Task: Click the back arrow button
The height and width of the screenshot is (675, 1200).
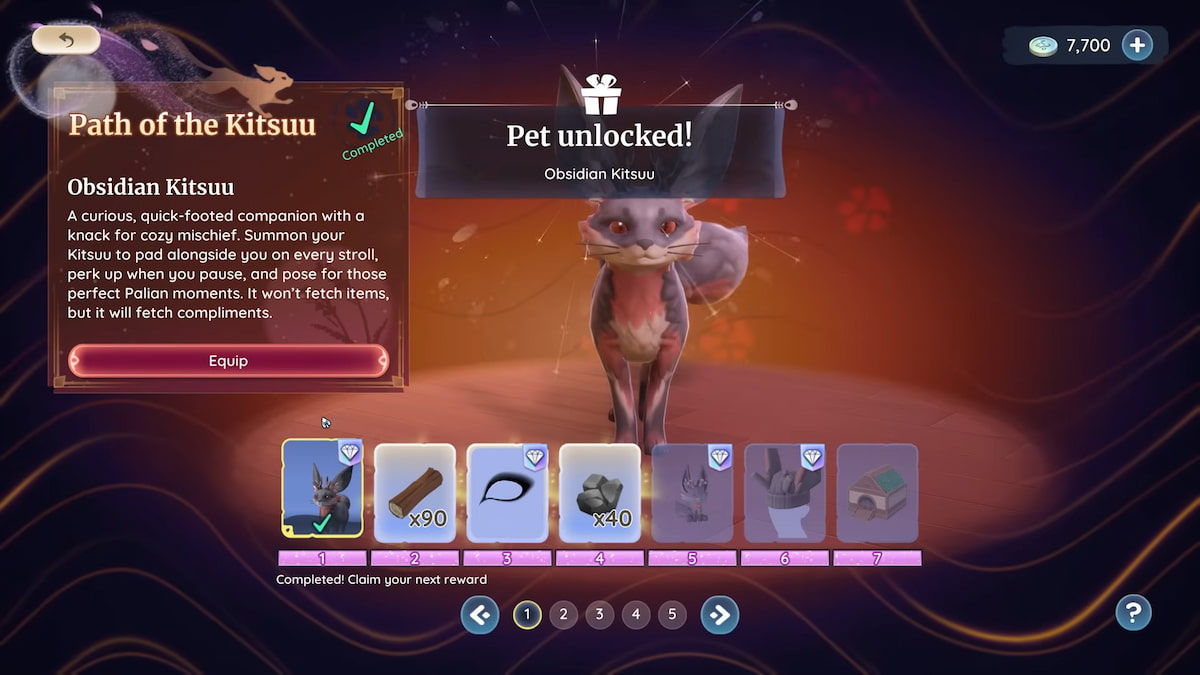Action: click(66, 40)
